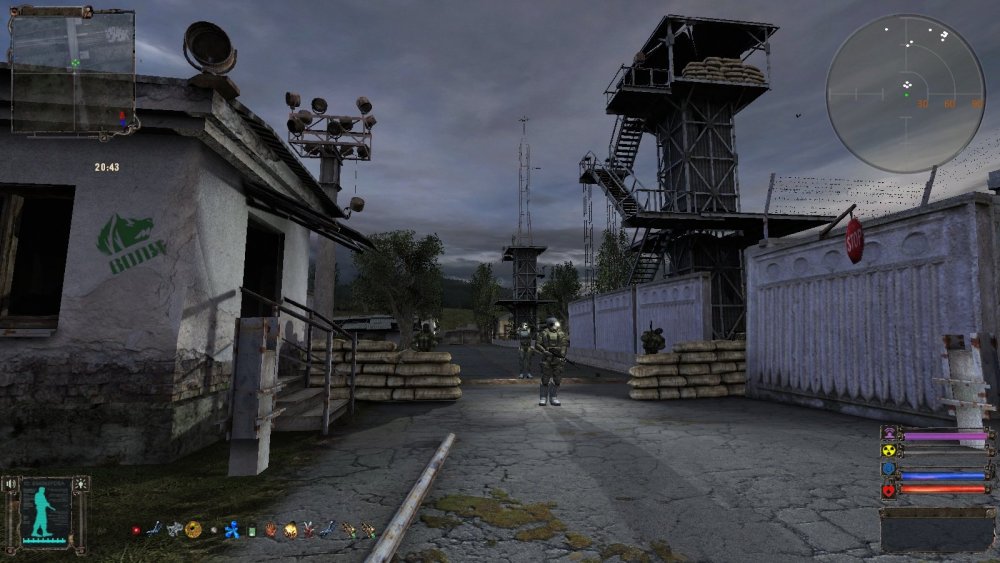The height and width of the screenshot is (563, 1000).
Task: Select the small red orb artifact
Action: click(136, 530)
